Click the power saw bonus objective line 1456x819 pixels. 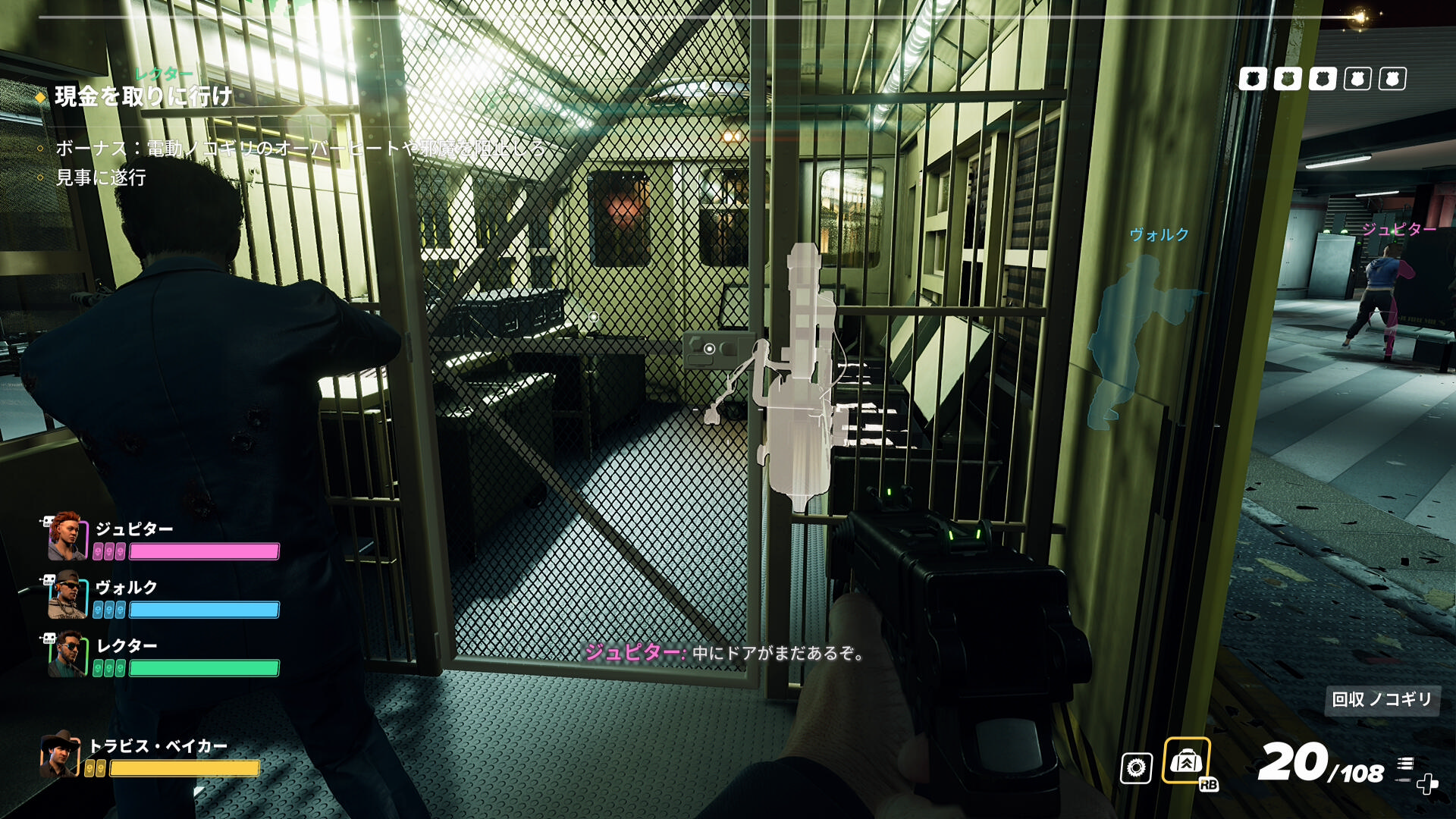pos(300,148)
